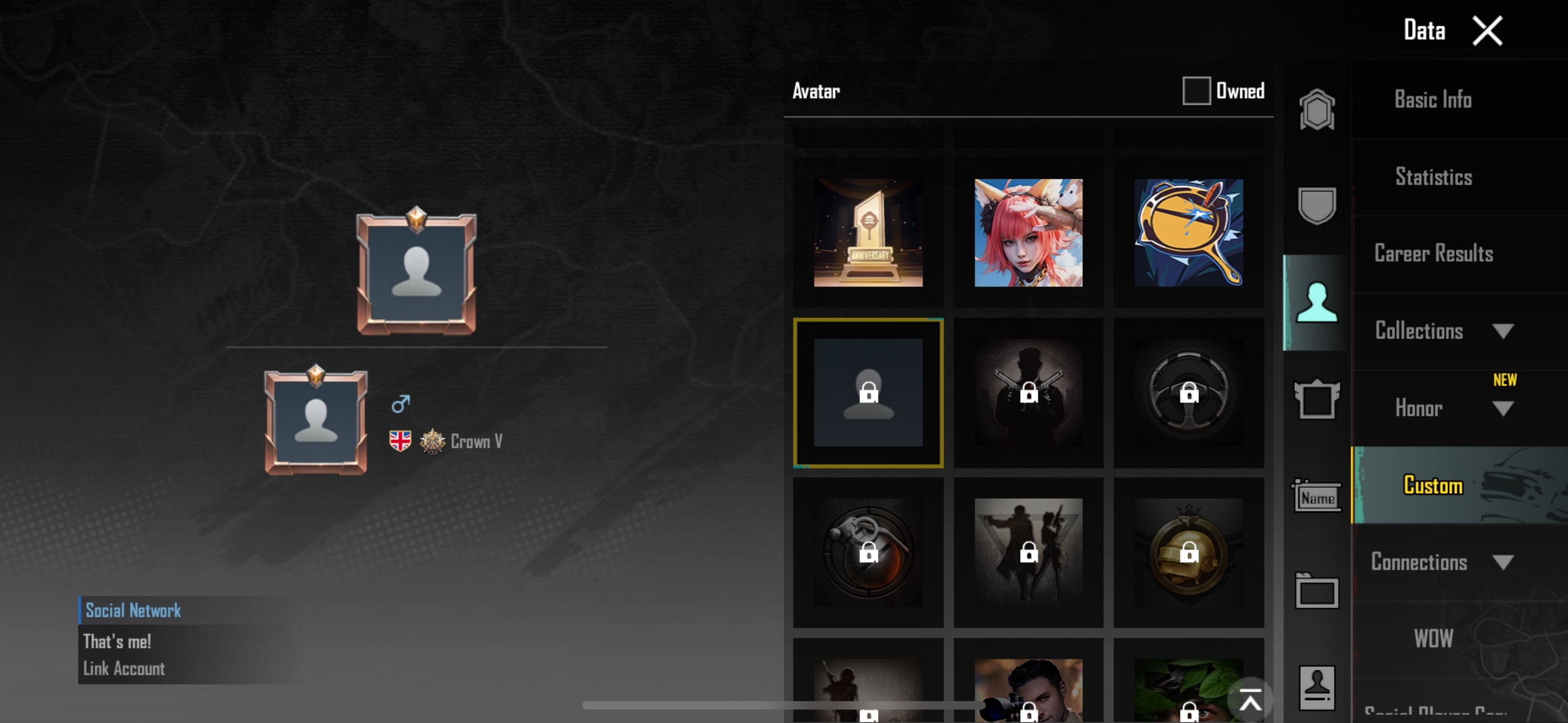This screenshot has height=723, width=1568.
Task: Expand the Connections dropdown
Action: pyautogui.click(x=1502, y=562)
